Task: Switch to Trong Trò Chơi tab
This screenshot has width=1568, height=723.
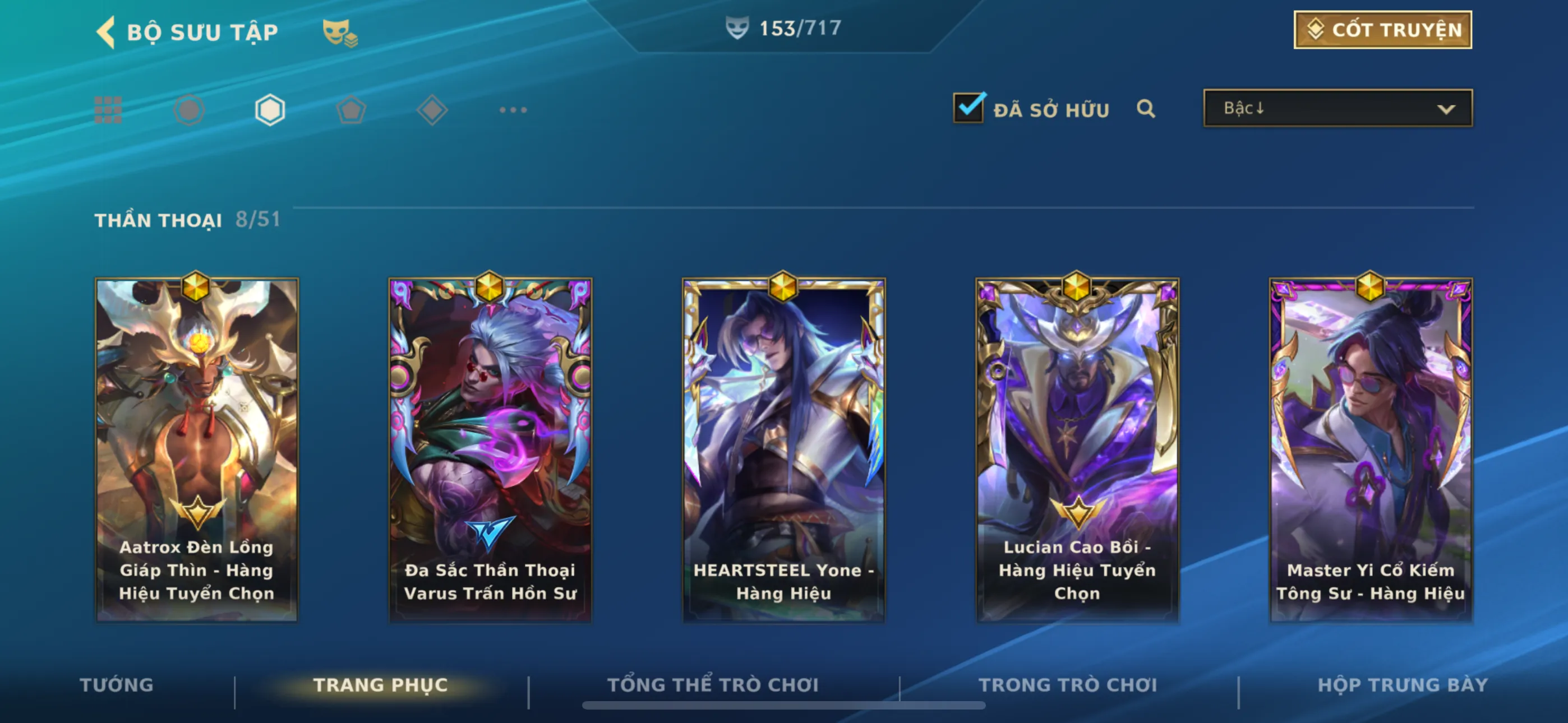Action: [x=1068, y=685]
